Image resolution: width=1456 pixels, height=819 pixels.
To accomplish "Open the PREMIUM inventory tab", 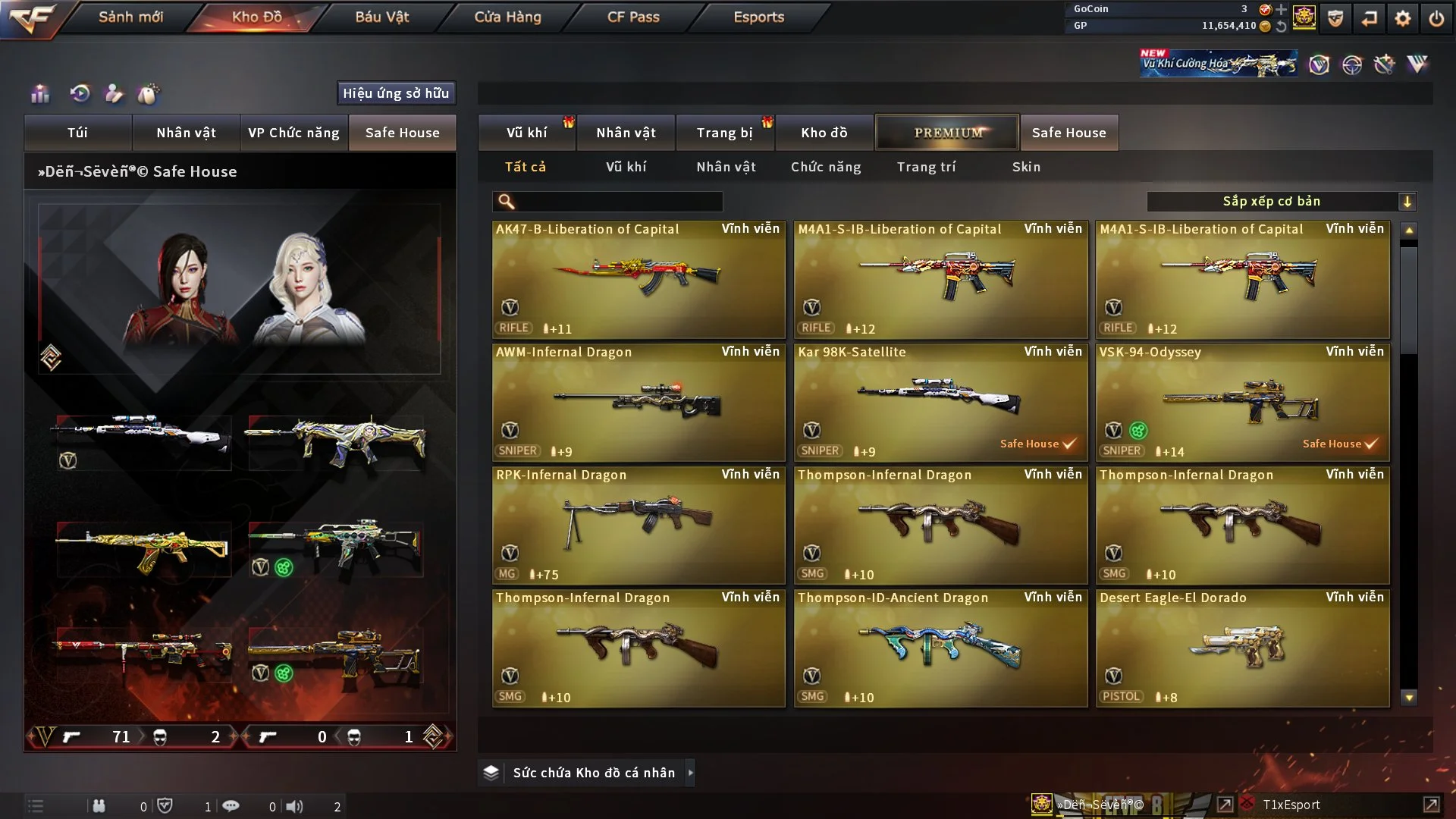I will coord(947,133).
